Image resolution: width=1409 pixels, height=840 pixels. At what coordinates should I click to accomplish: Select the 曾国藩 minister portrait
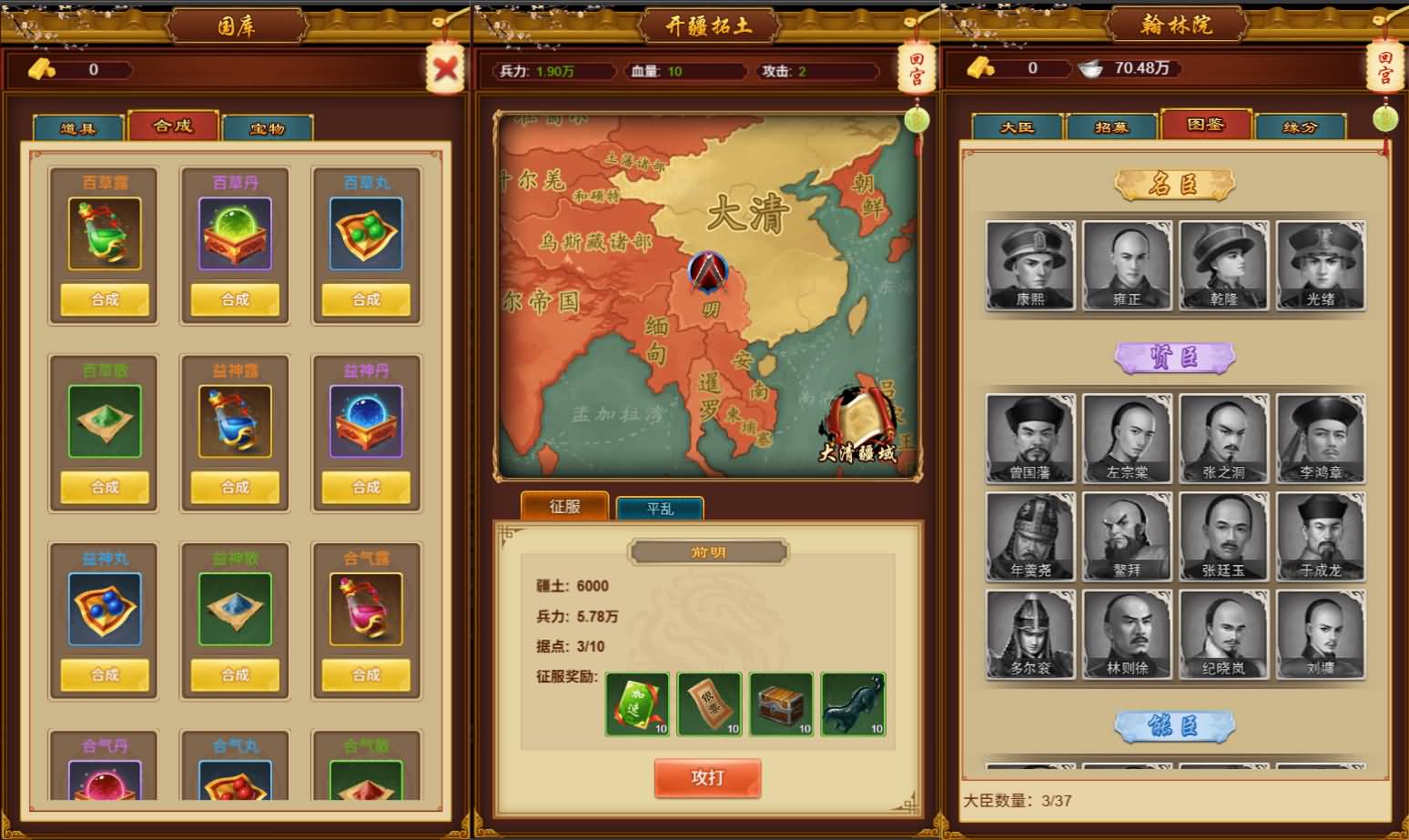[1030, 439]
